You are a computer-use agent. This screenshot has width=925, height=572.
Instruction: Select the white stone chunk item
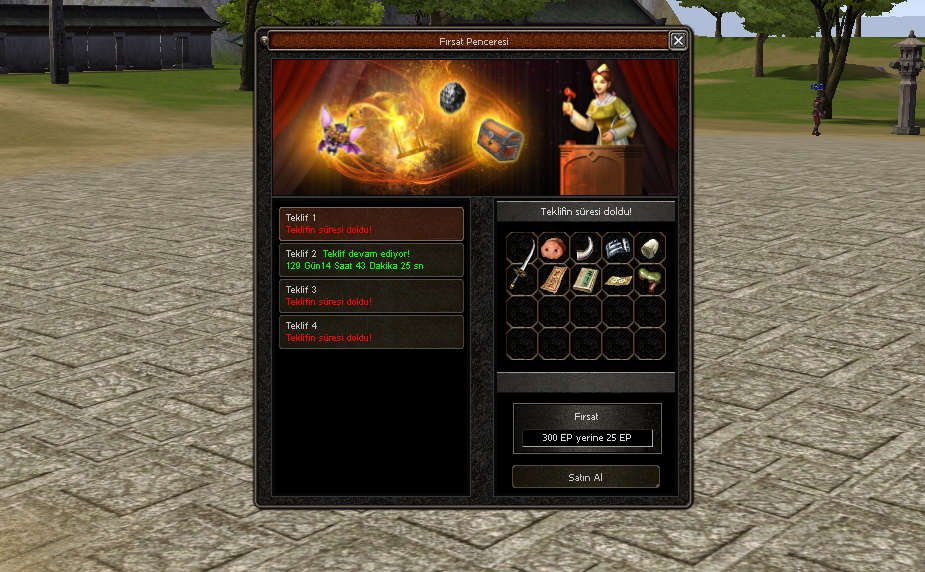coord(650,248)
